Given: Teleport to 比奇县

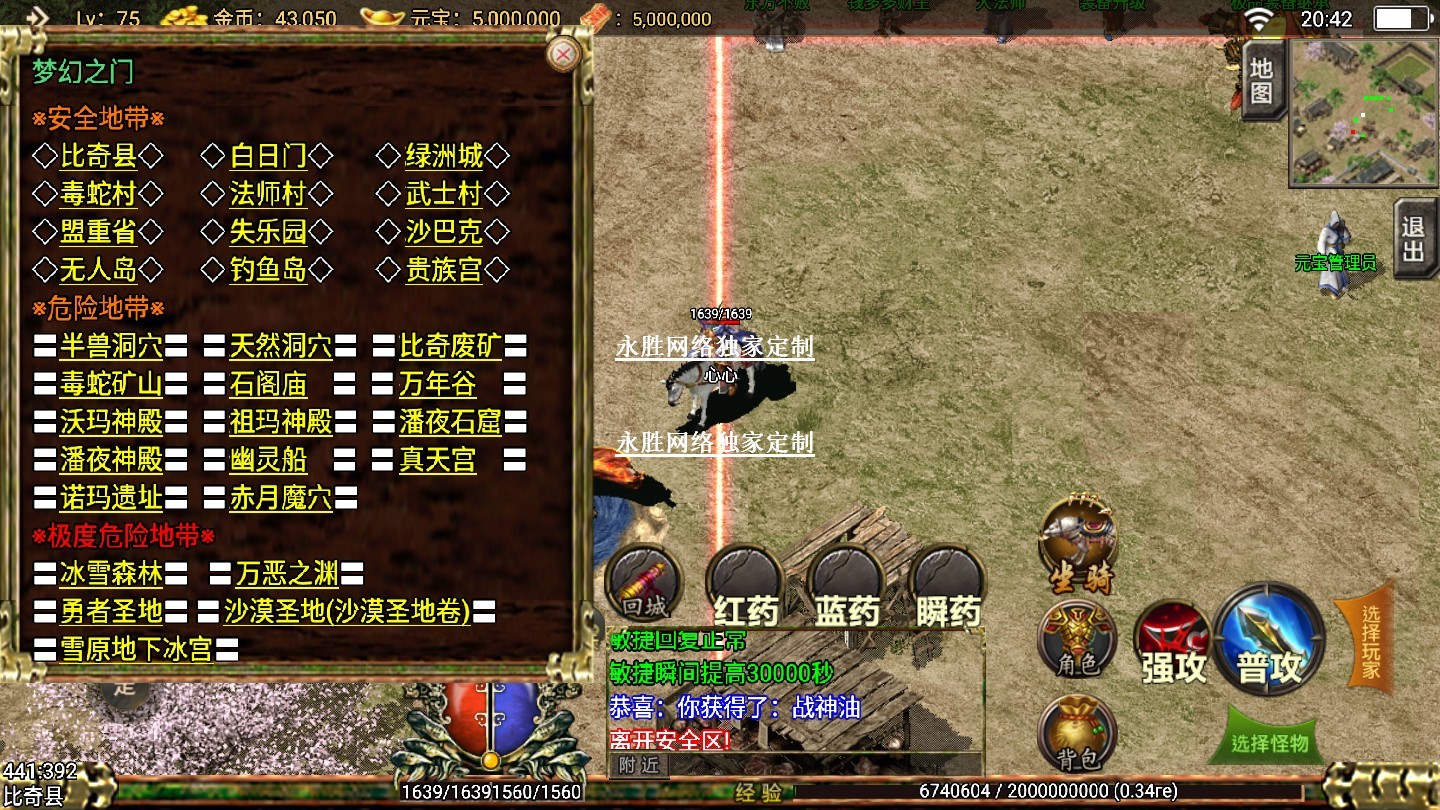Looking at the screenshot, I should coord(98,156).
